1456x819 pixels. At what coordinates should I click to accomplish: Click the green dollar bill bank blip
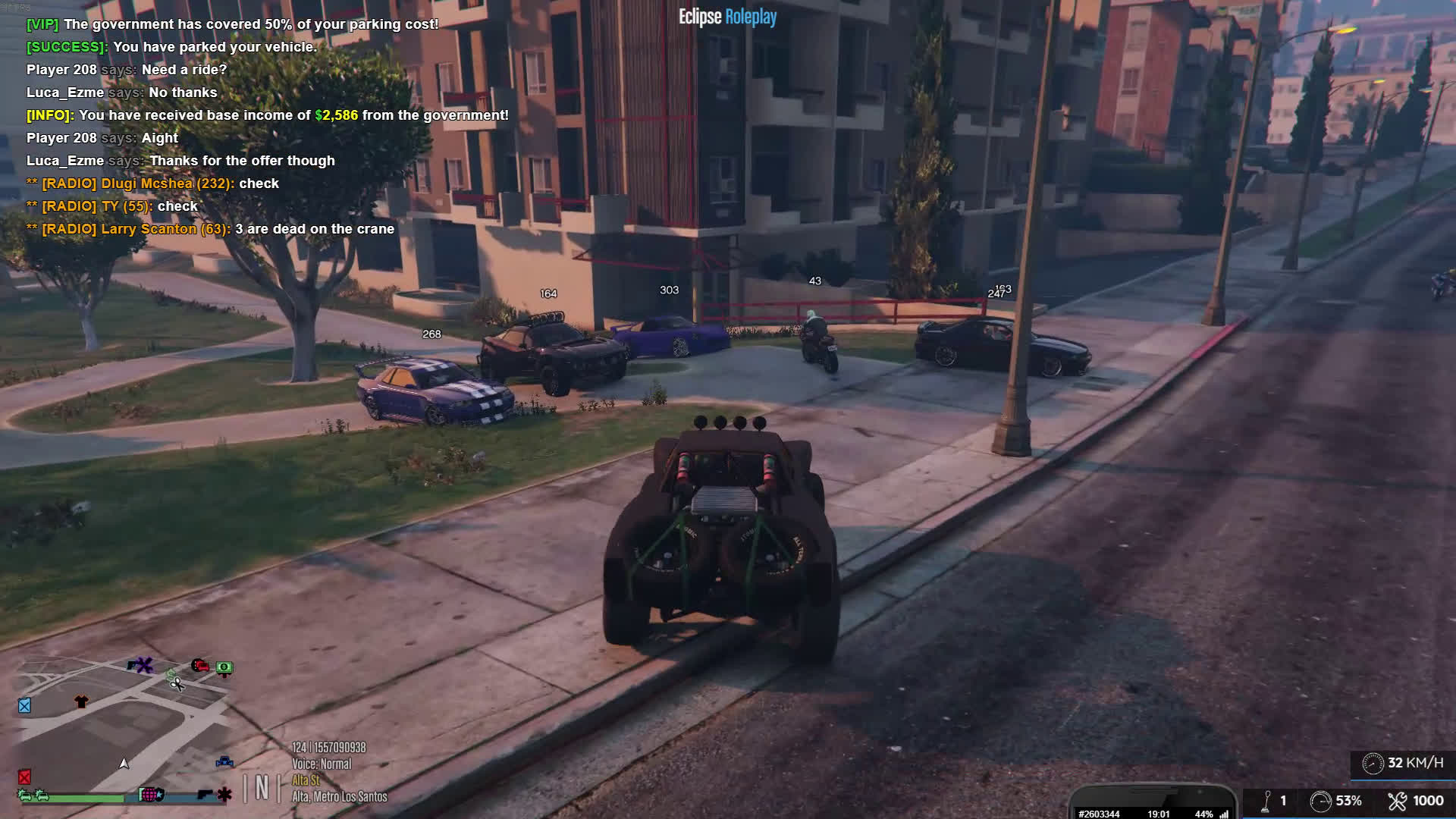(x=224, y=667)
